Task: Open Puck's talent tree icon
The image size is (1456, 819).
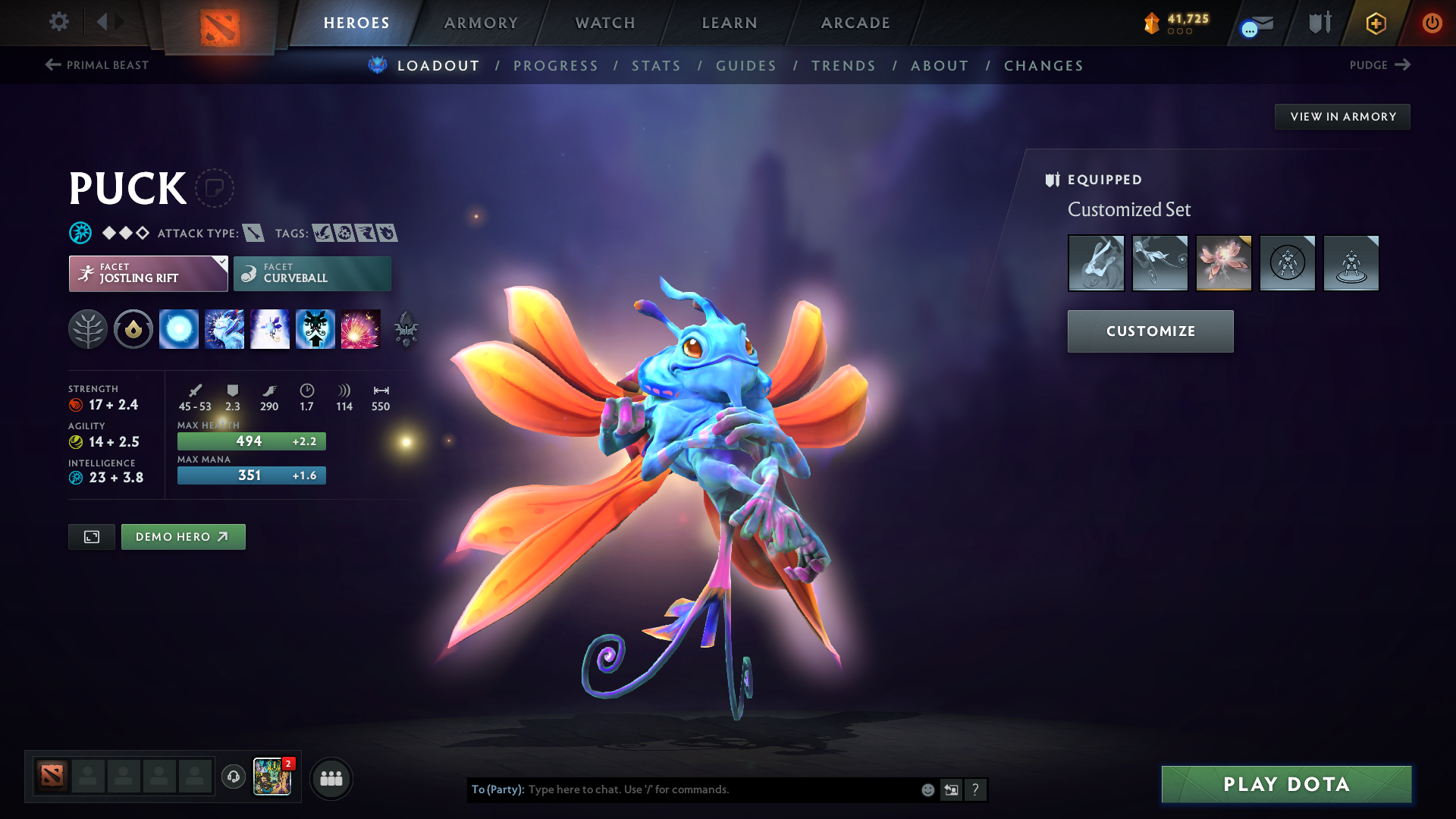Action: point(89,328)
